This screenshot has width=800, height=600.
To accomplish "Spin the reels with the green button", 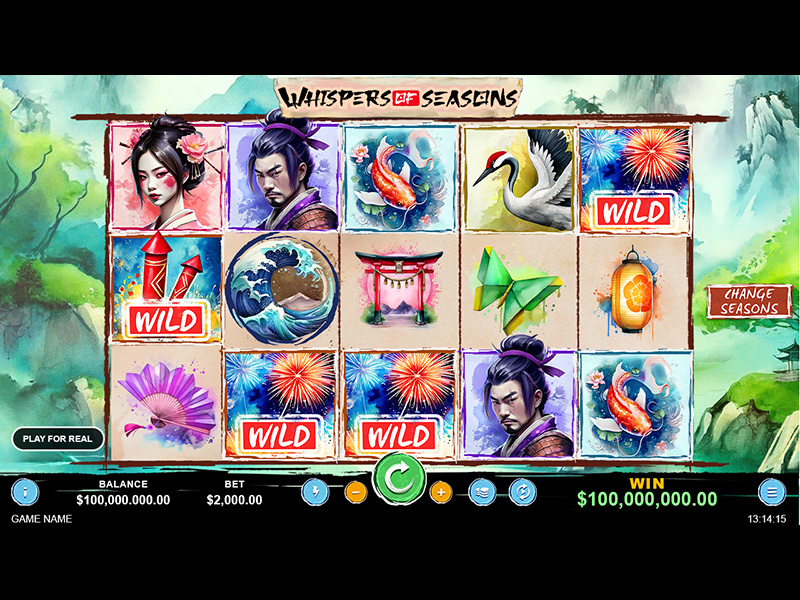I will [399, 480].
